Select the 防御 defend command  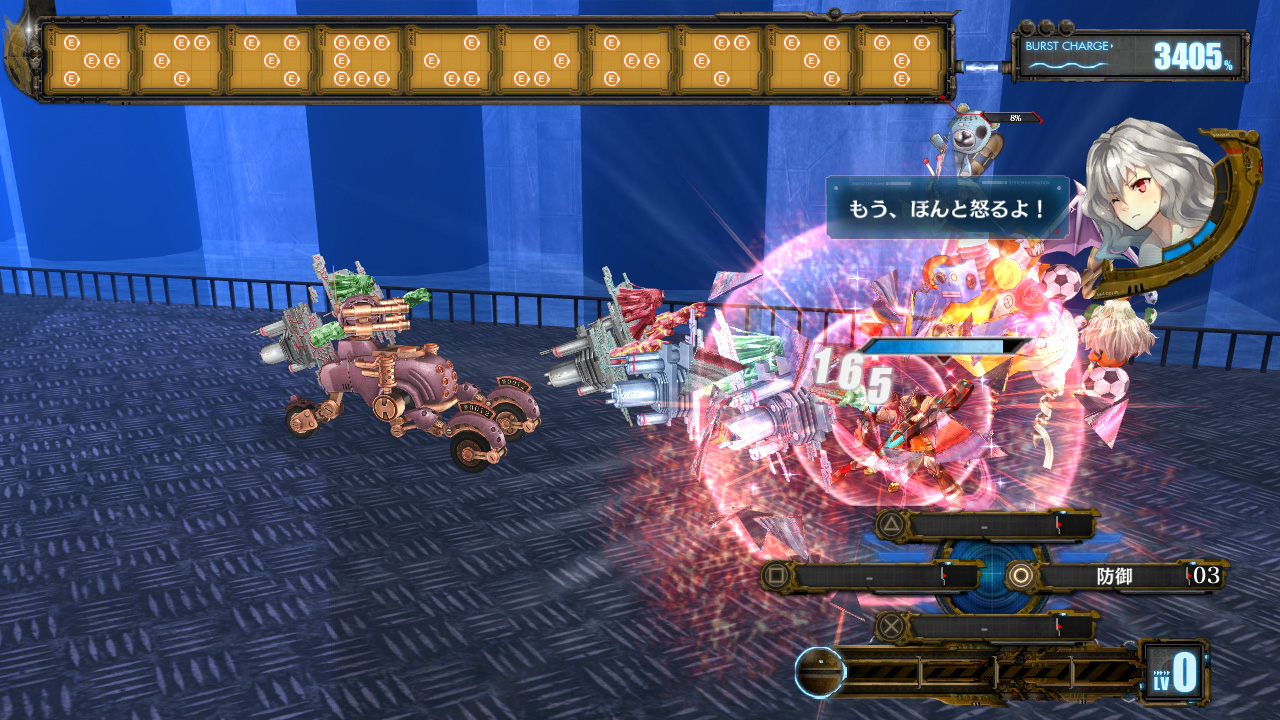[1113, 575]
